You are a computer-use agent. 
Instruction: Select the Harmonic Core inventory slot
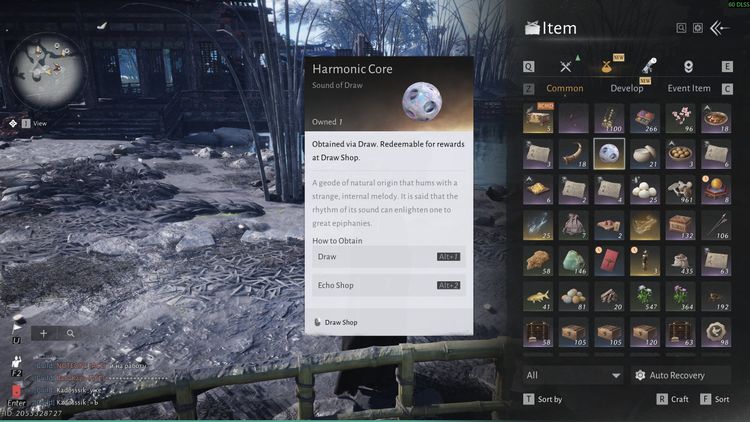(x=609, y=153)
